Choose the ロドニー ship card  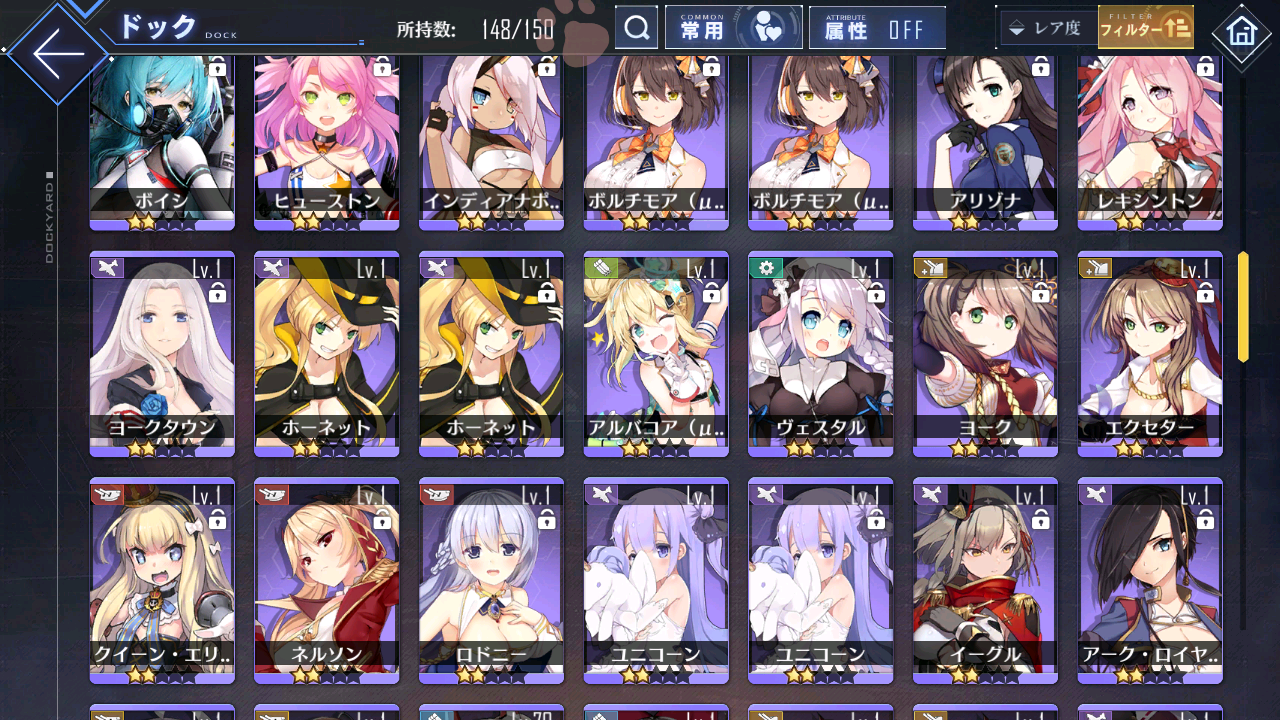click(x=491, y=578)
